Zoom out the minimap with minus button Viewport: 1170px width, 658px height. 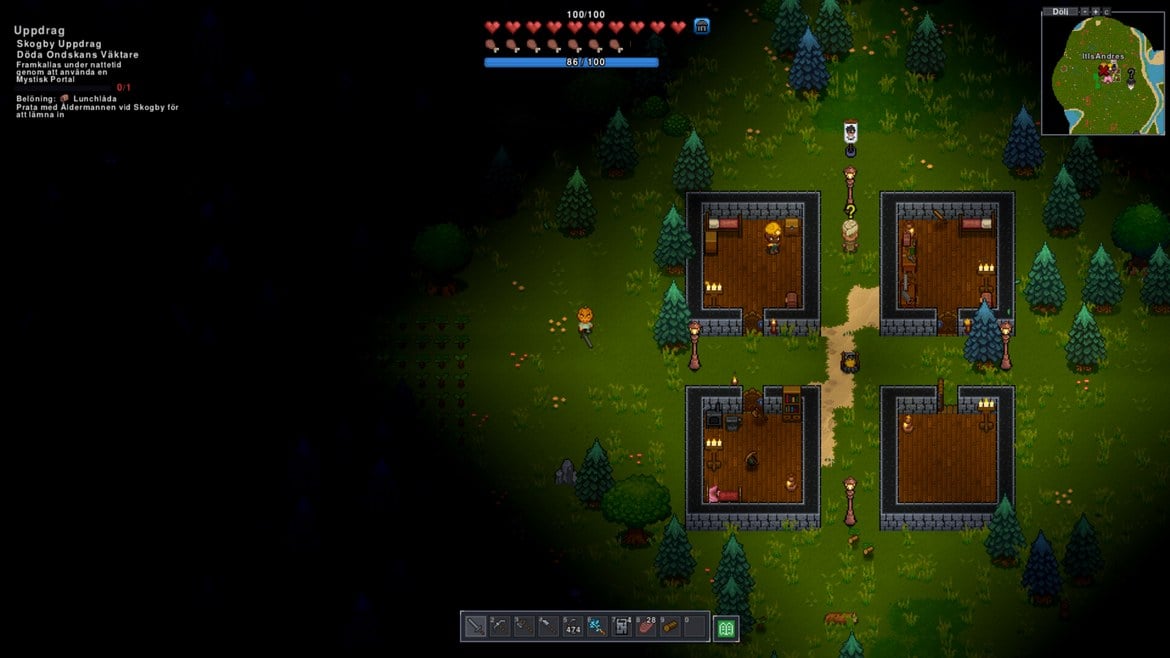[1084, 11]
